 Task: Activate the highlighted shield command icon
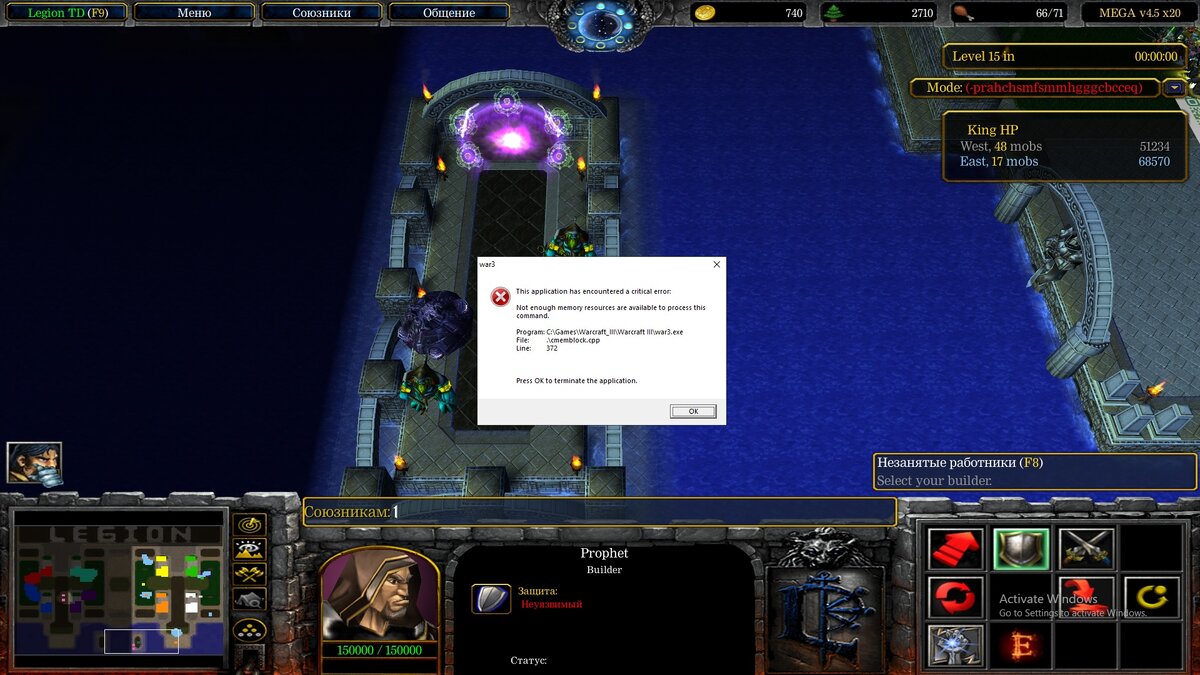pyautogui.click(x=1021, y=548)
